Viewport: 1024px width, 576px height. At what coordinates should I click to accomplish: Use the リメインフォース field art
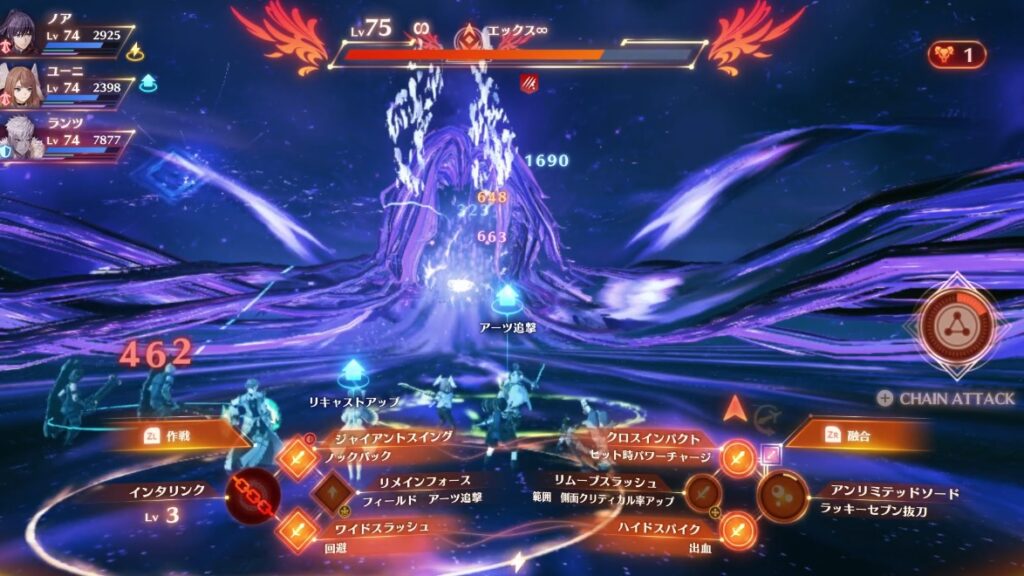pyautogui.click(x=331, y=493)
